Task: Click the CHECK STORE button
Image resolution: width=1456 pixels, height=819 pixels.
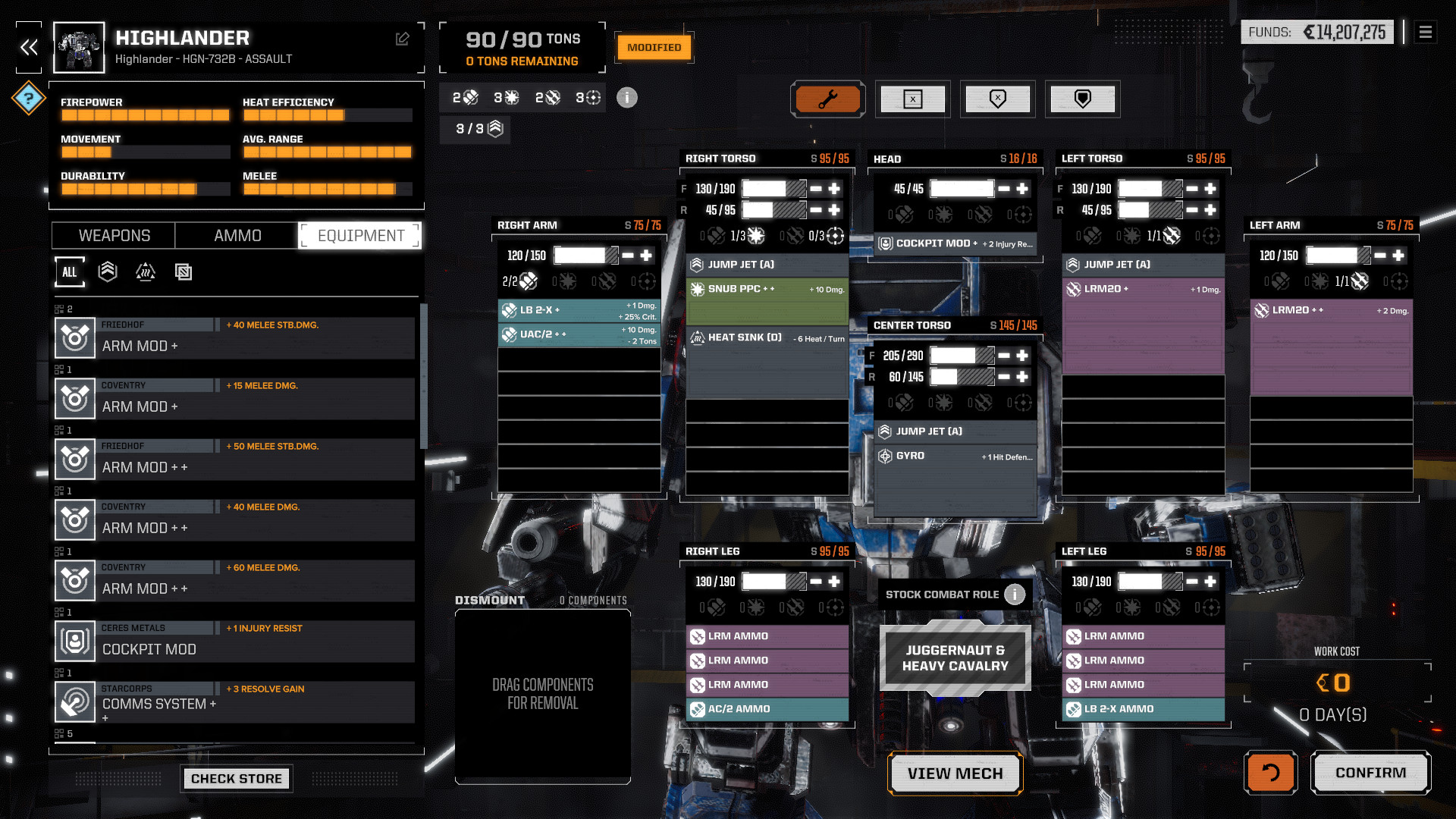Action: 237,778
